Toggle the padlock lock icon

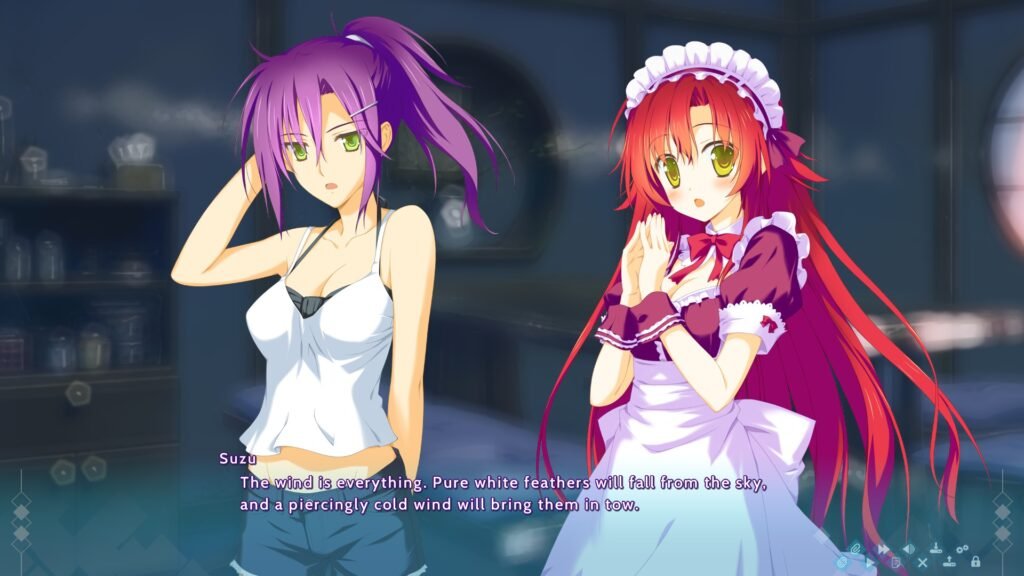coord(975,562)
